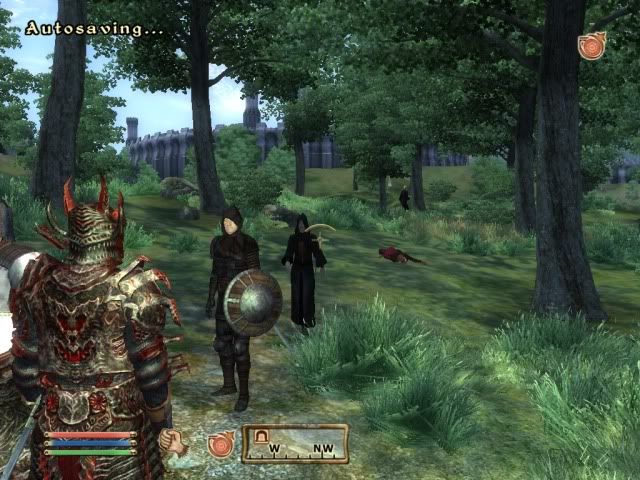This screenshot has width=640, height=480.
Task: Click the compass bar showing W and NW
Action: (295, 443)
